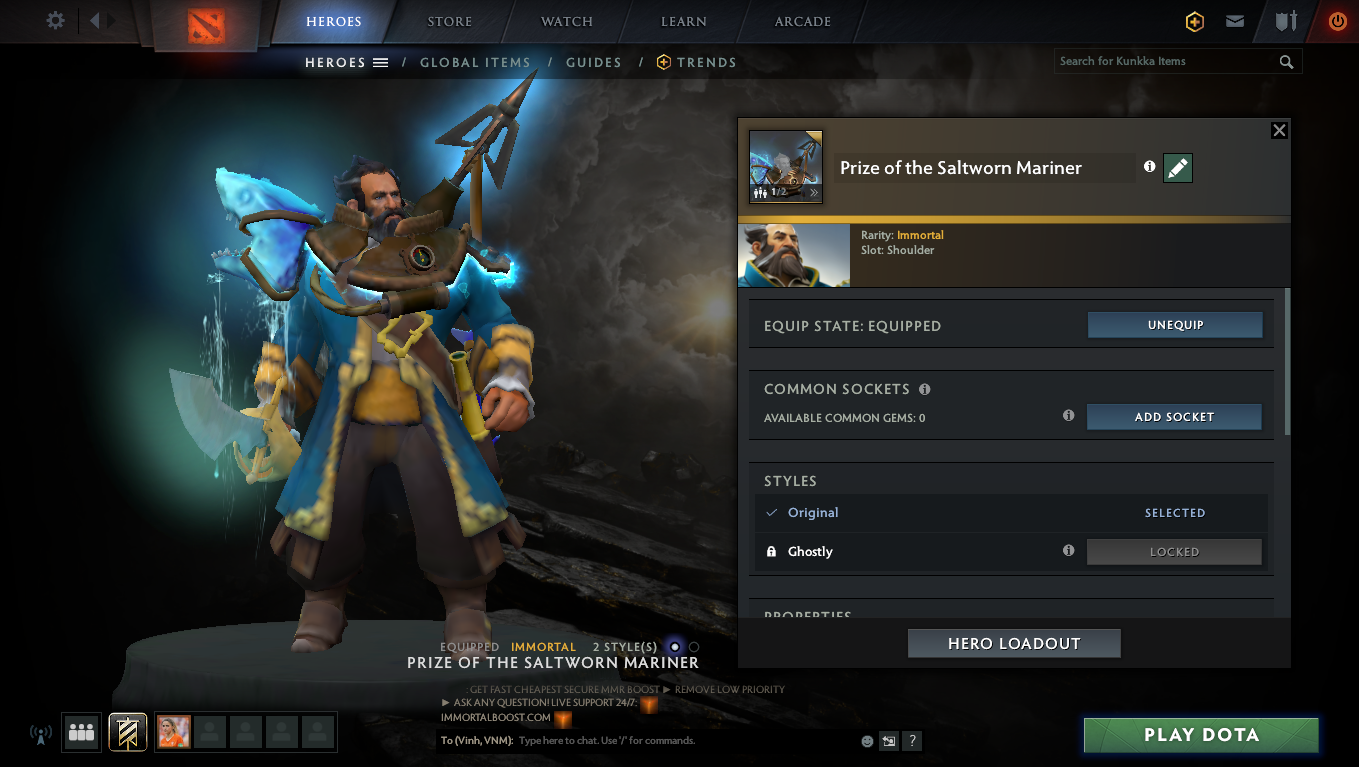Open GLOBAL ITEMS
The height and width of the screenshot is (767, 1359).
pyautogui.click(x=475, y=62)
